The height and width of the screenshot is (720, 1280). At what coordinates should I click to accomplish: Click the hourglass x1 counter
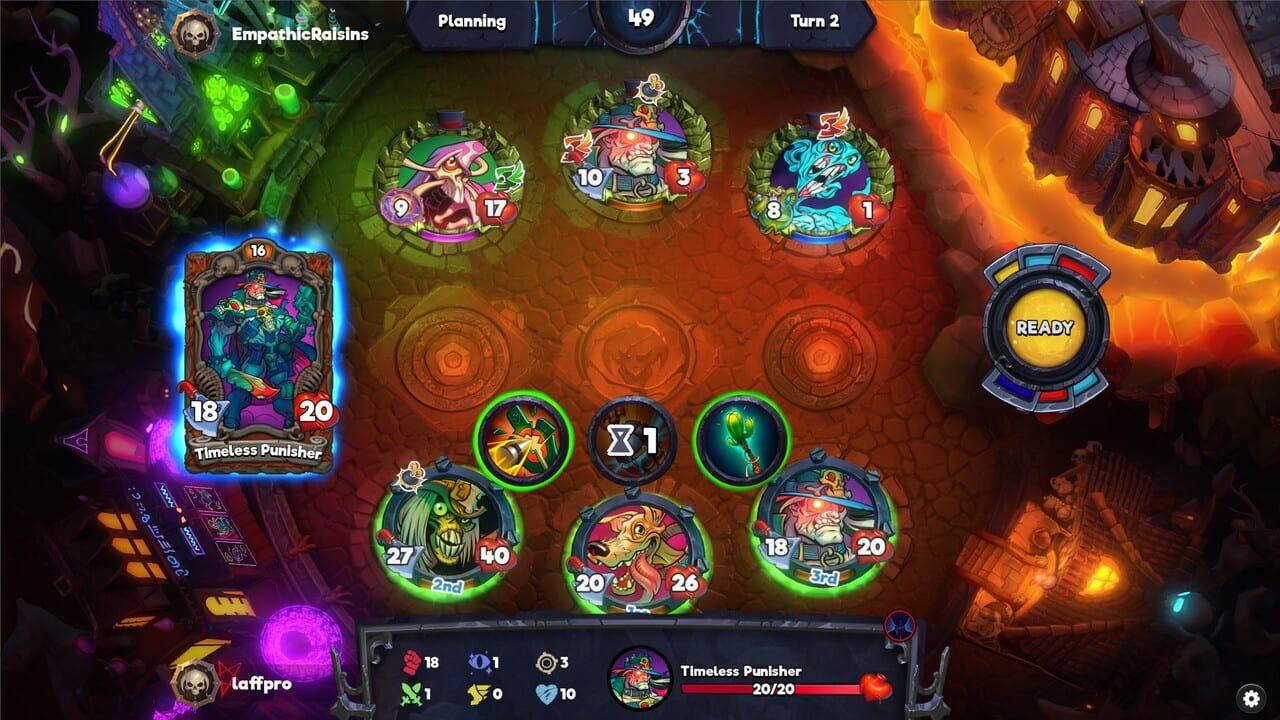(632, 440)
